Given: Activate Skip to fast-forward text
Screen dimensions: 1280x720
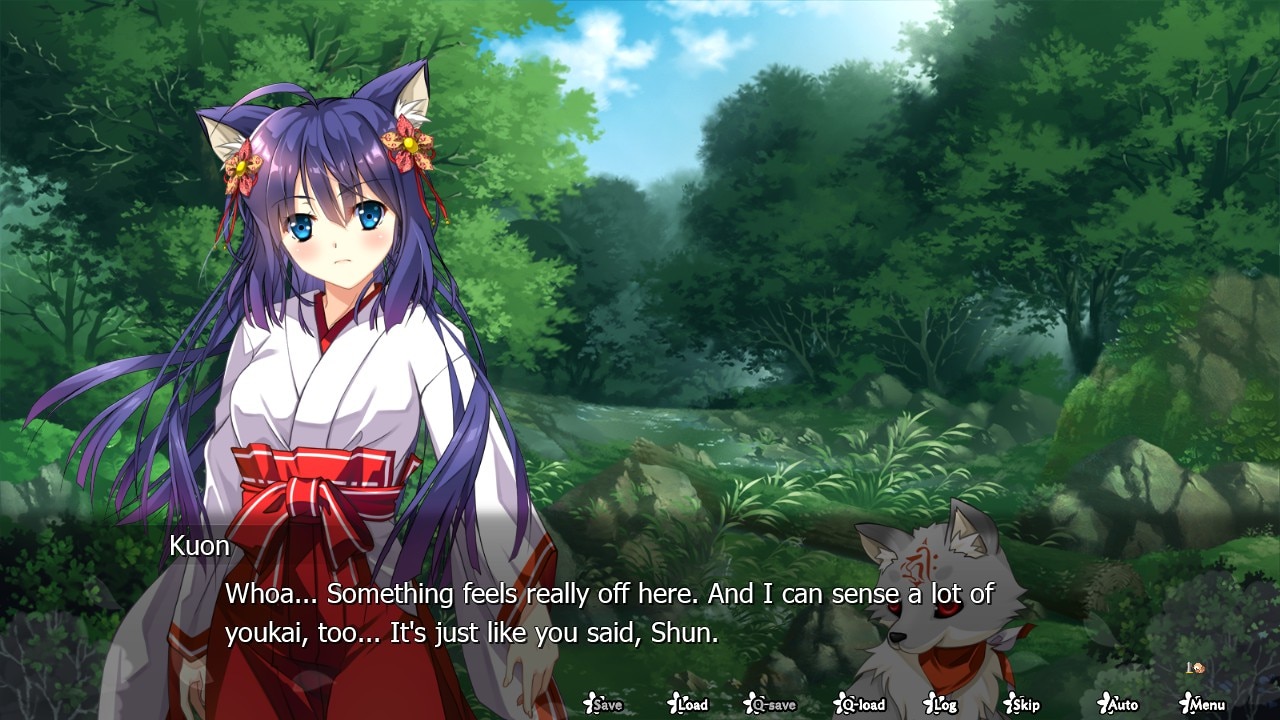Looking at the screenshot, I should [x=1022, y=704].
